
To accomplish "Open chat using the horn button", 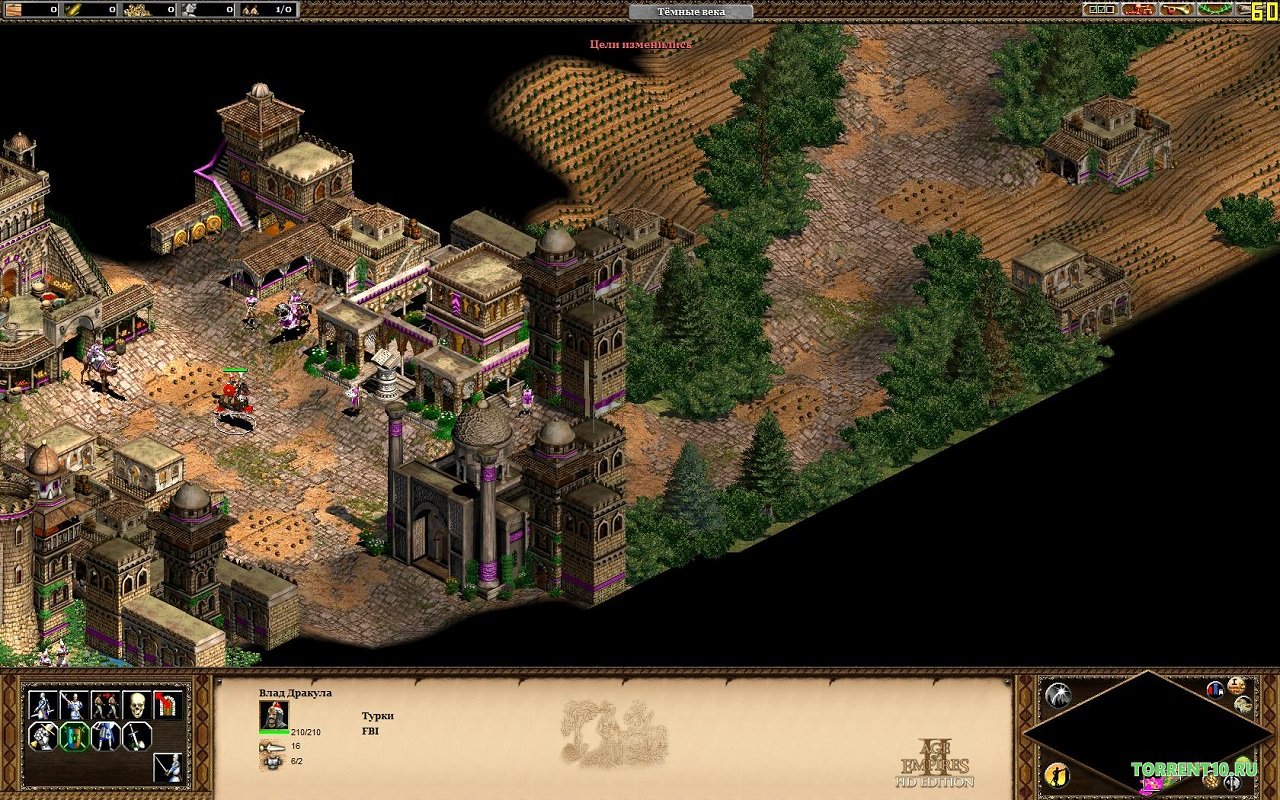I will (x=1177, y=9).
